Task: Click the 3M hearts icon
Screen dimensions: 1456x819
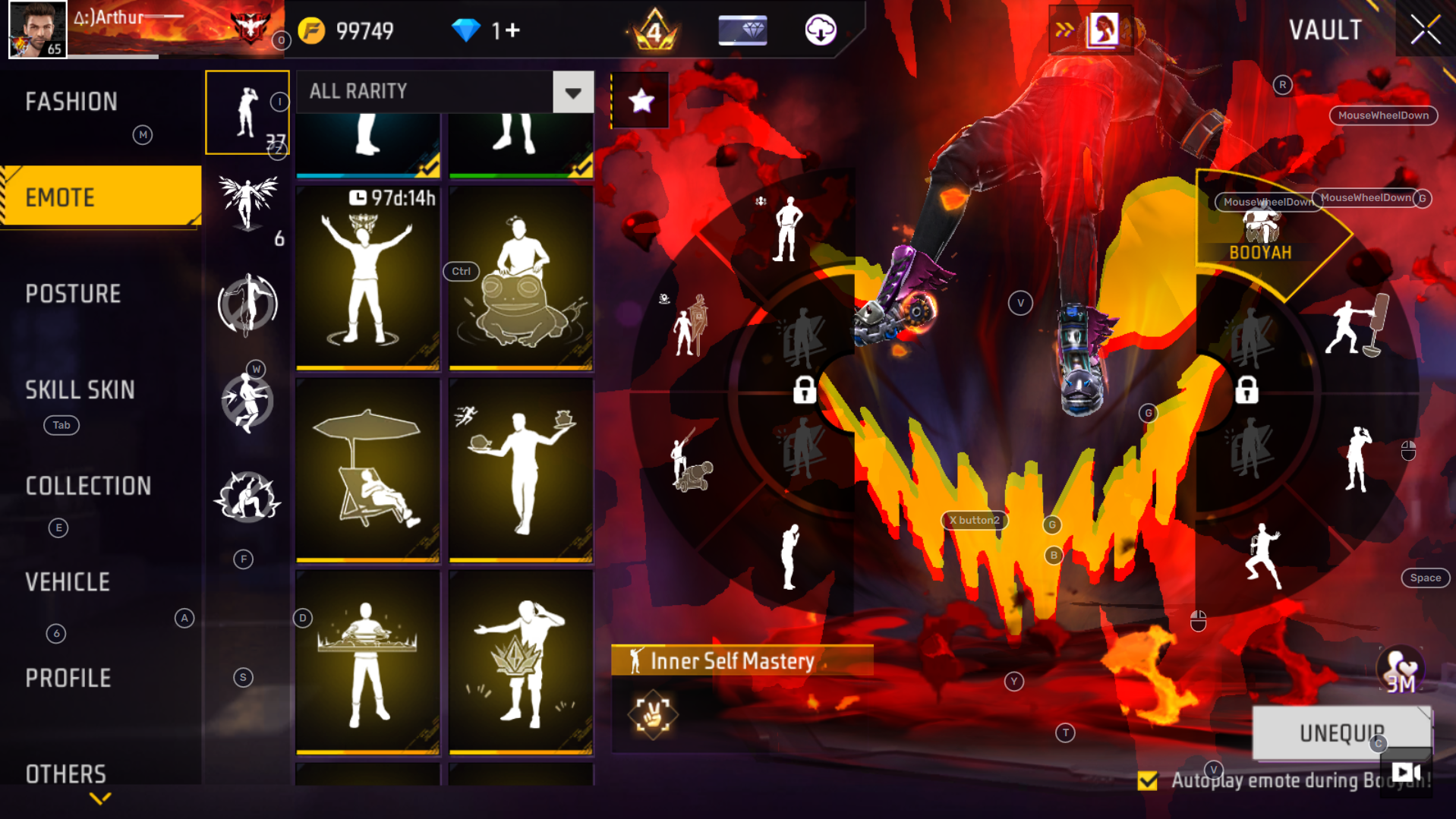Action: 1401,670
